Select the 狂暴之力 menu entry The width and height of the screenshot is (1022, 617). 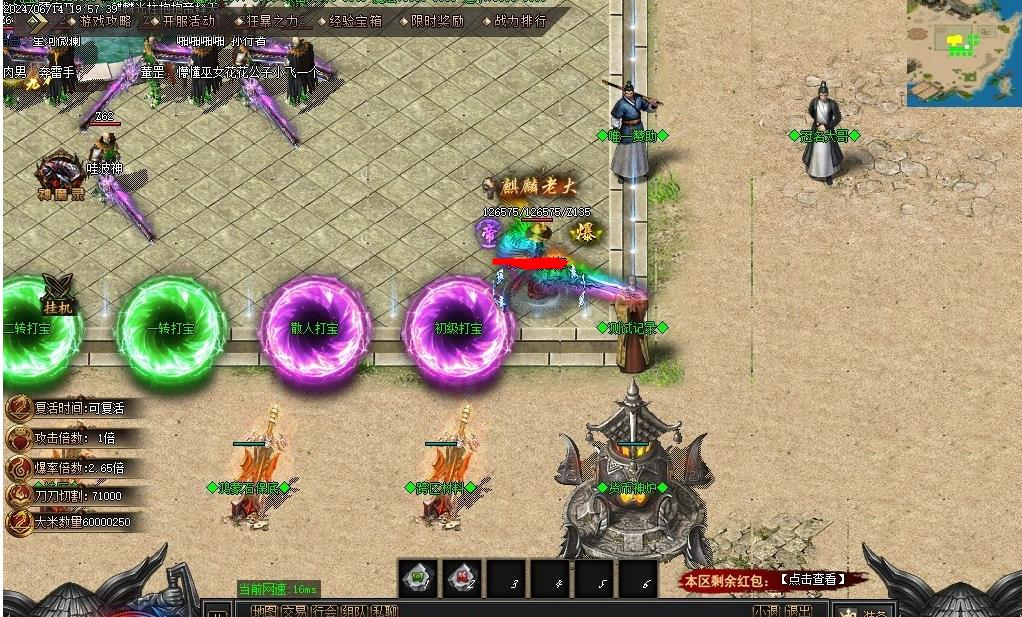272,20
